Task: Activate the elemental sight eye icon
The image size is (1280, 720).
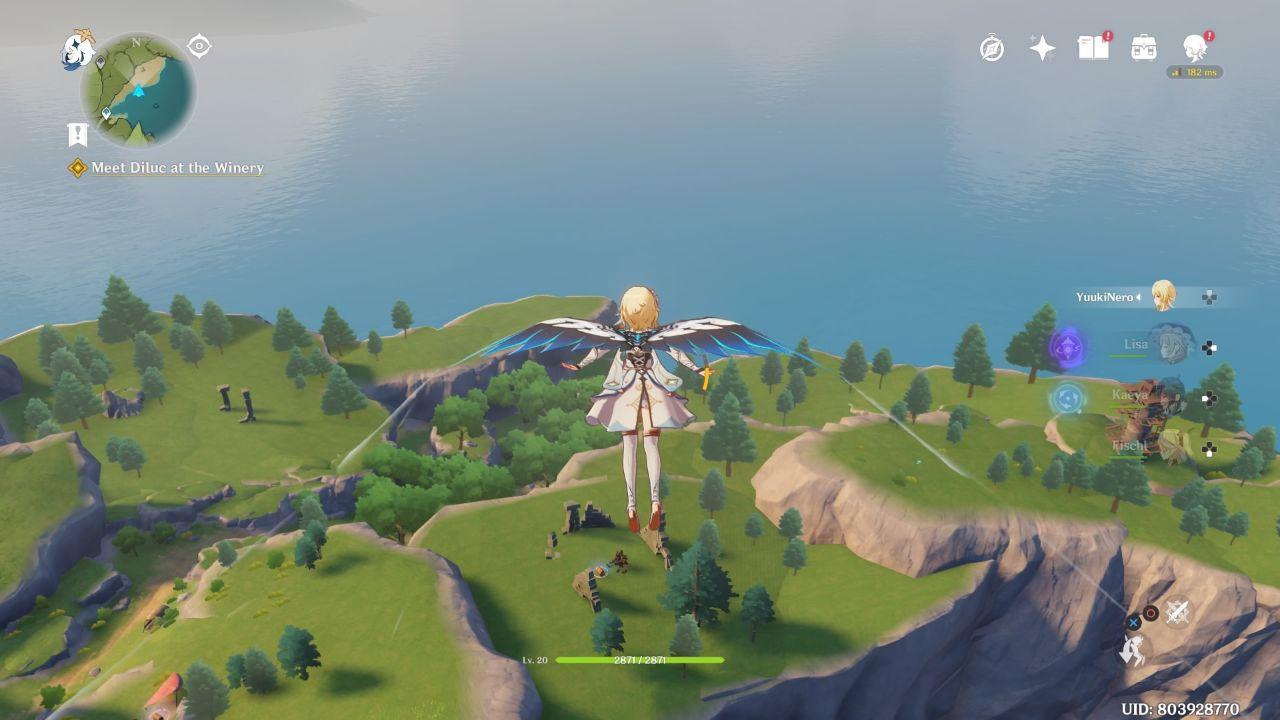Action: click(x=199, y=46)
